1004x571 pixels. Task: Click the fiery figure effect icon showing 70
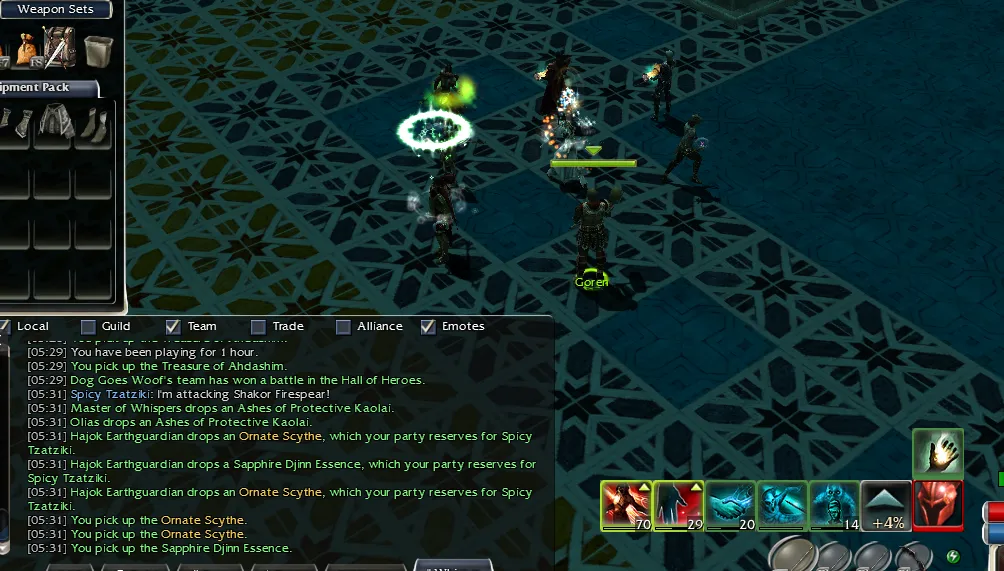click(626, 505)
